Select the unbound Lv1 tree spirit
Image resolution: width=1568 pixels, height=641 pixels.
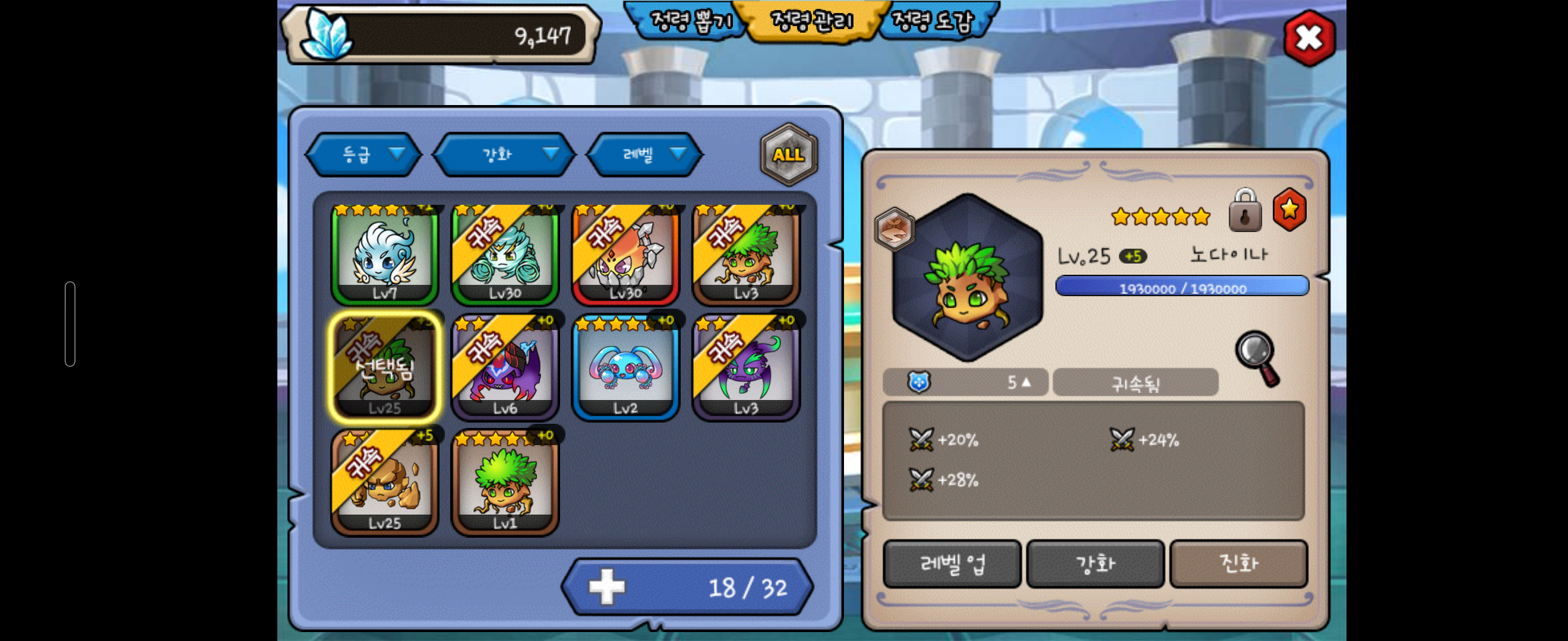point(505,483)
